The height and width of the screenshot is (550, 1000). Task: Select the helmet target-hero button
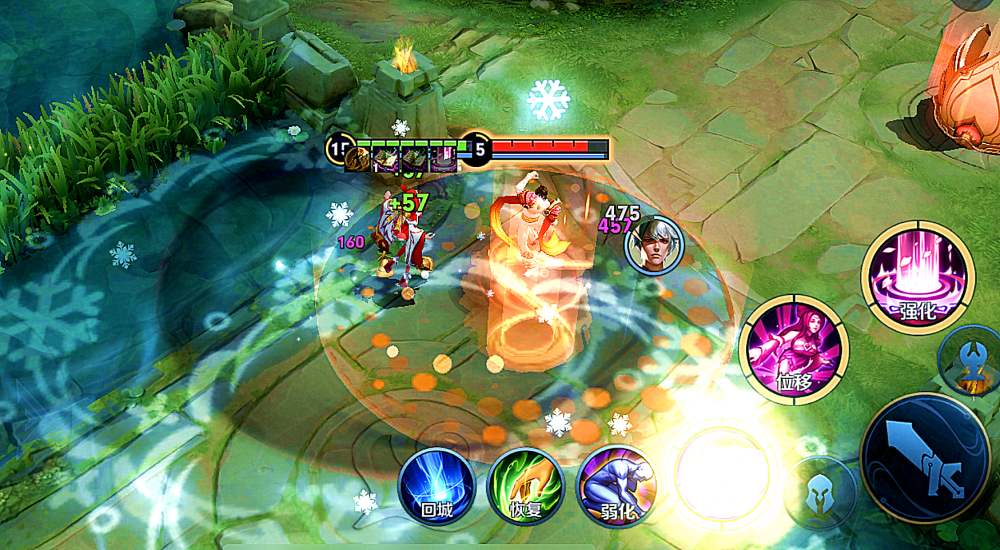pyautogui.click(x=819, y=493)
